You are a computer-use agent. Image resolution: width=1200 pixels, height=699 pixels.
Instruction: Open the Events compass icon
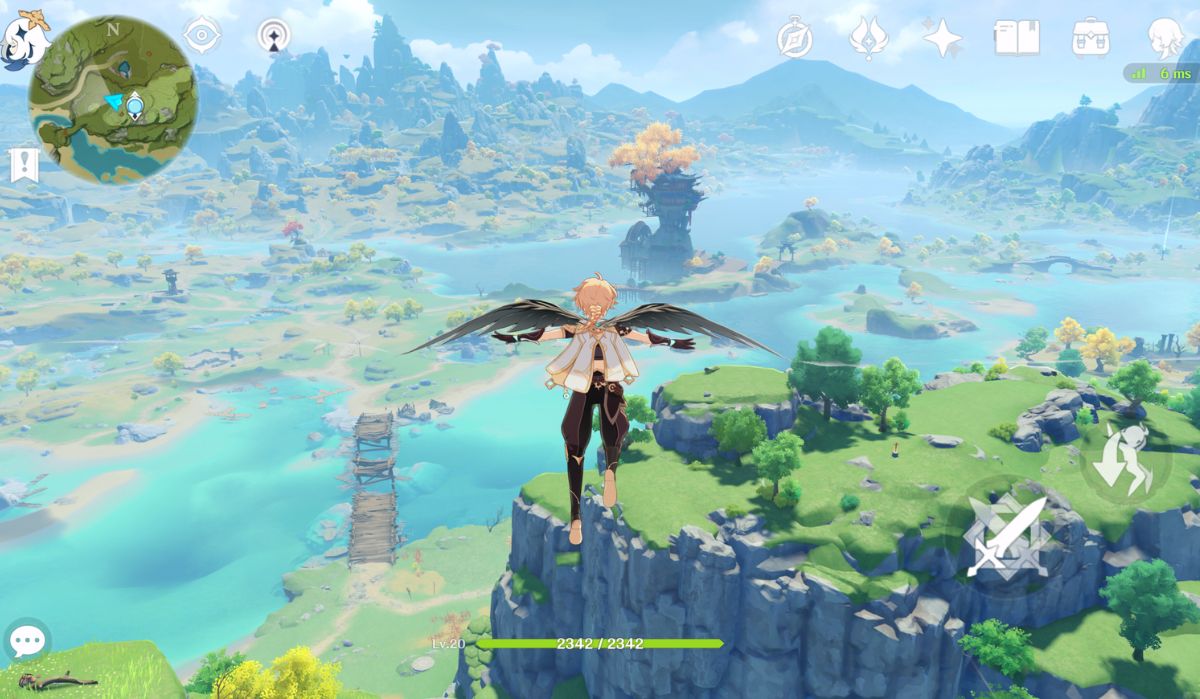(x=795, y=39)
